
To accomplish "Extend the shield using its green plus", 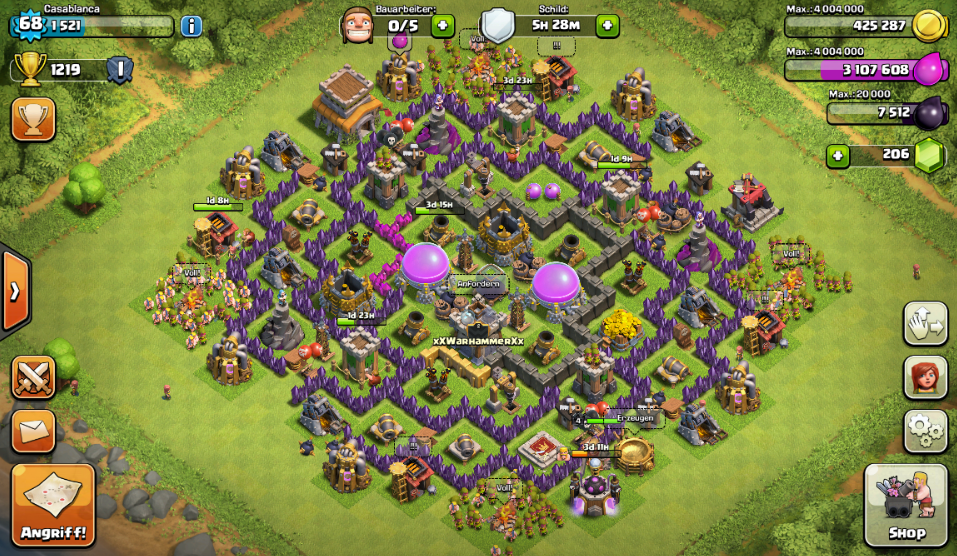I will tap(607, 25).
